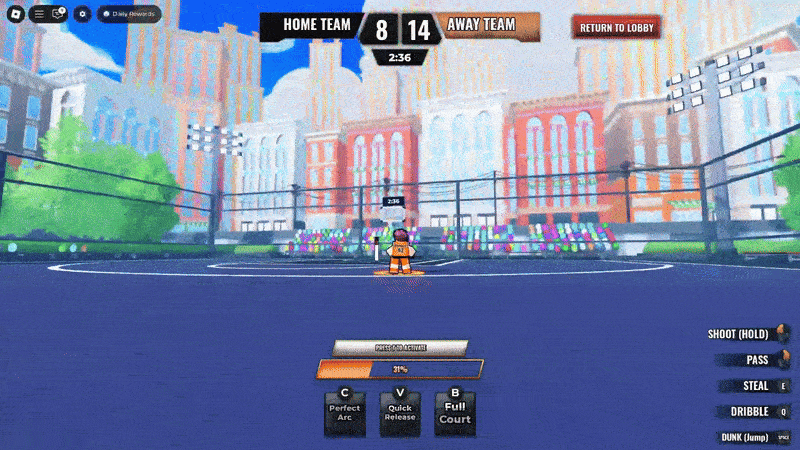800x450 pixels.
Task: Use the Dribble action
Action: [755, 411]
